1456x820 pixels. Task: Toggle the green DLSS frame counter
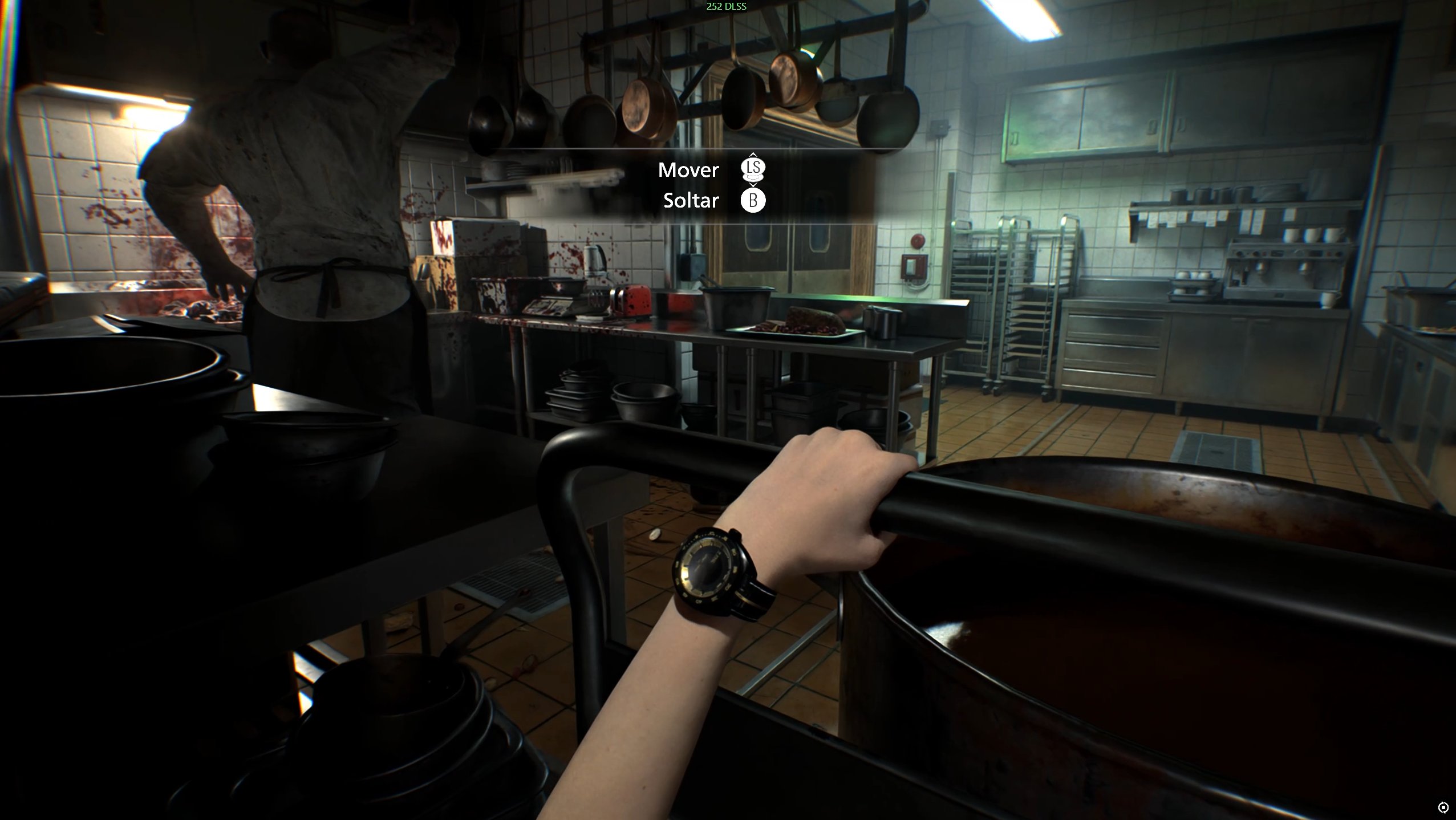point(726,7)
